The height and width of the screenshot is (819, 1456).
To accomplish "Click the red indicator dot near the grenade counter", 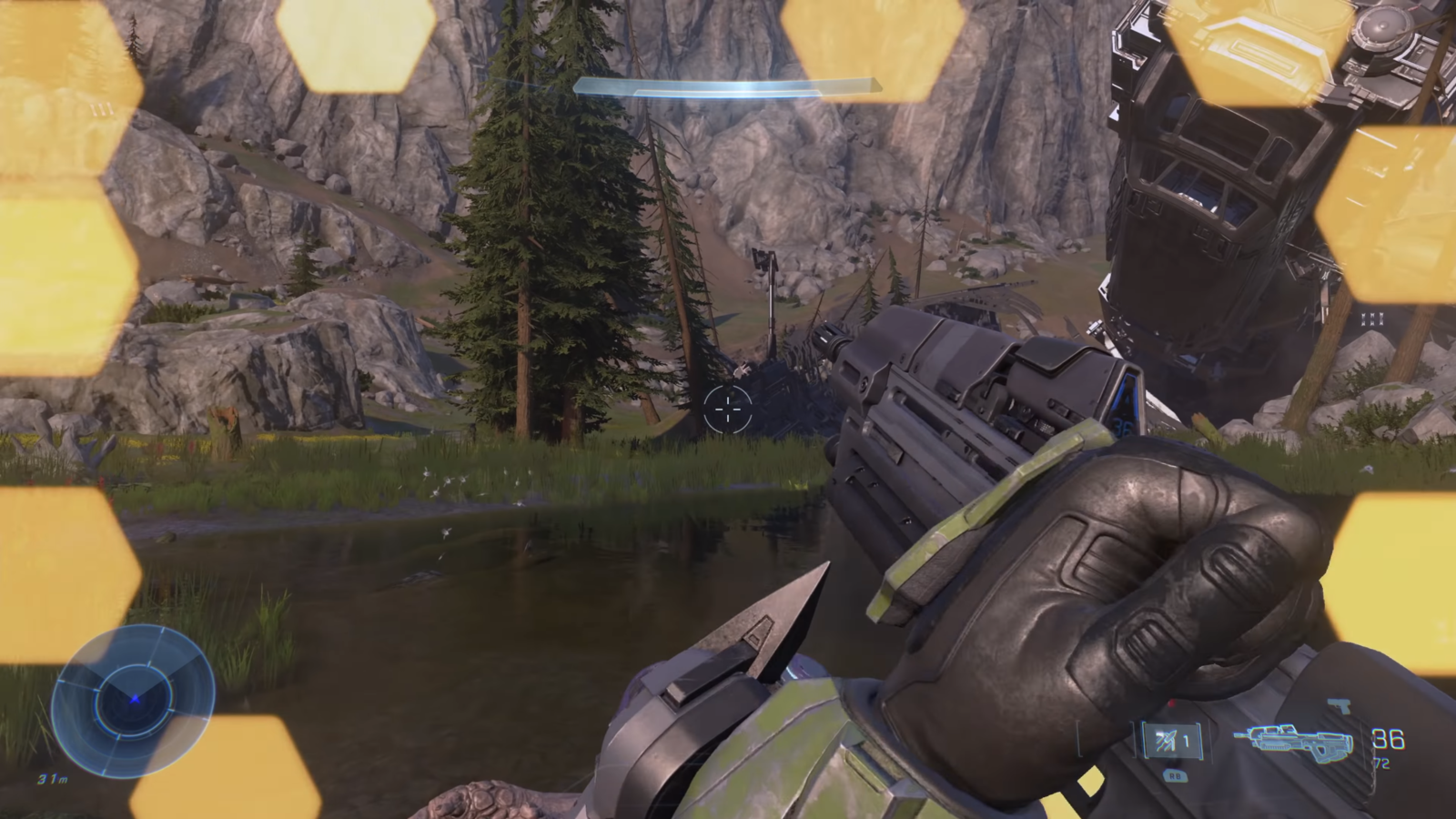I will point(1171,703).
